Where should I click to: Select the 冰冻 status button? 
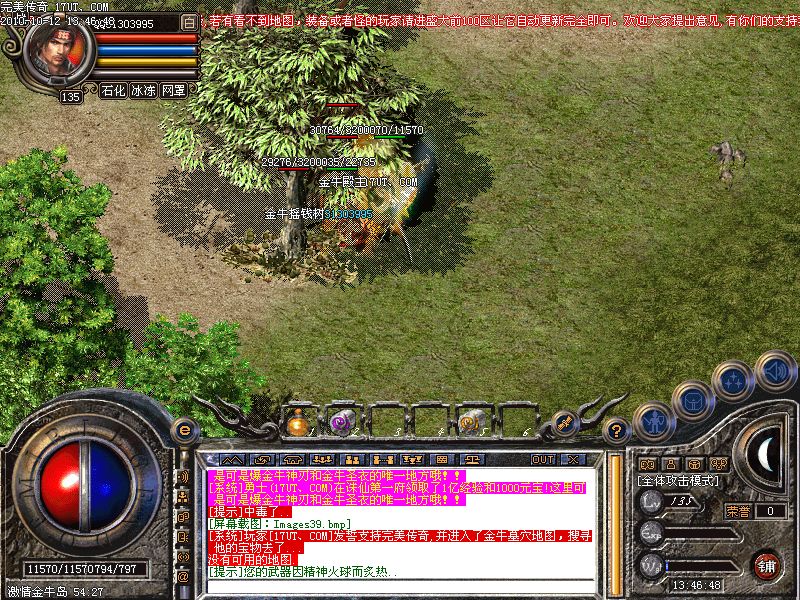point(143,90)
